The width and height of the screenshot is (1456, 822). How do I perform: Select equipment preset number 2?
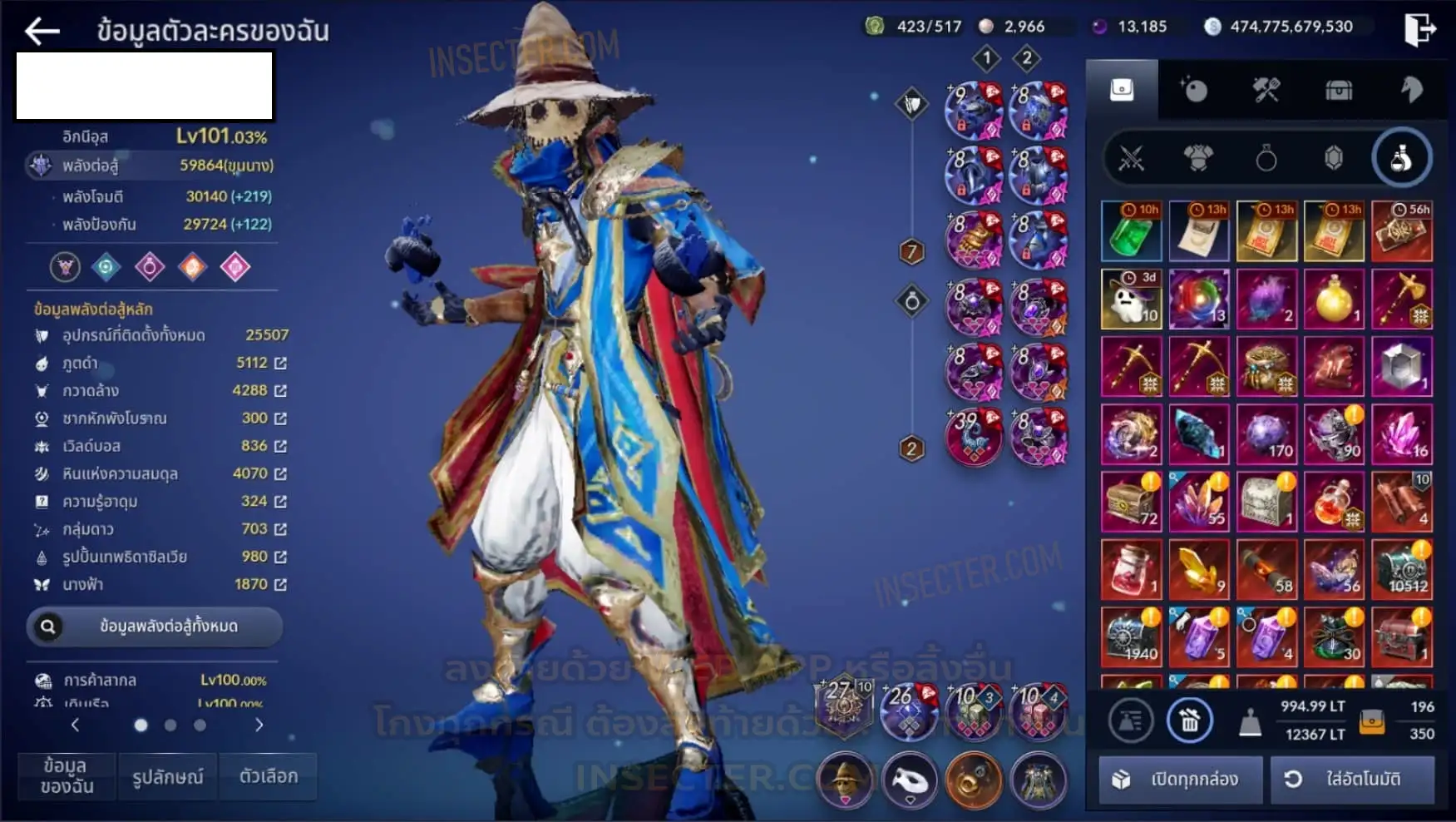1027,58
